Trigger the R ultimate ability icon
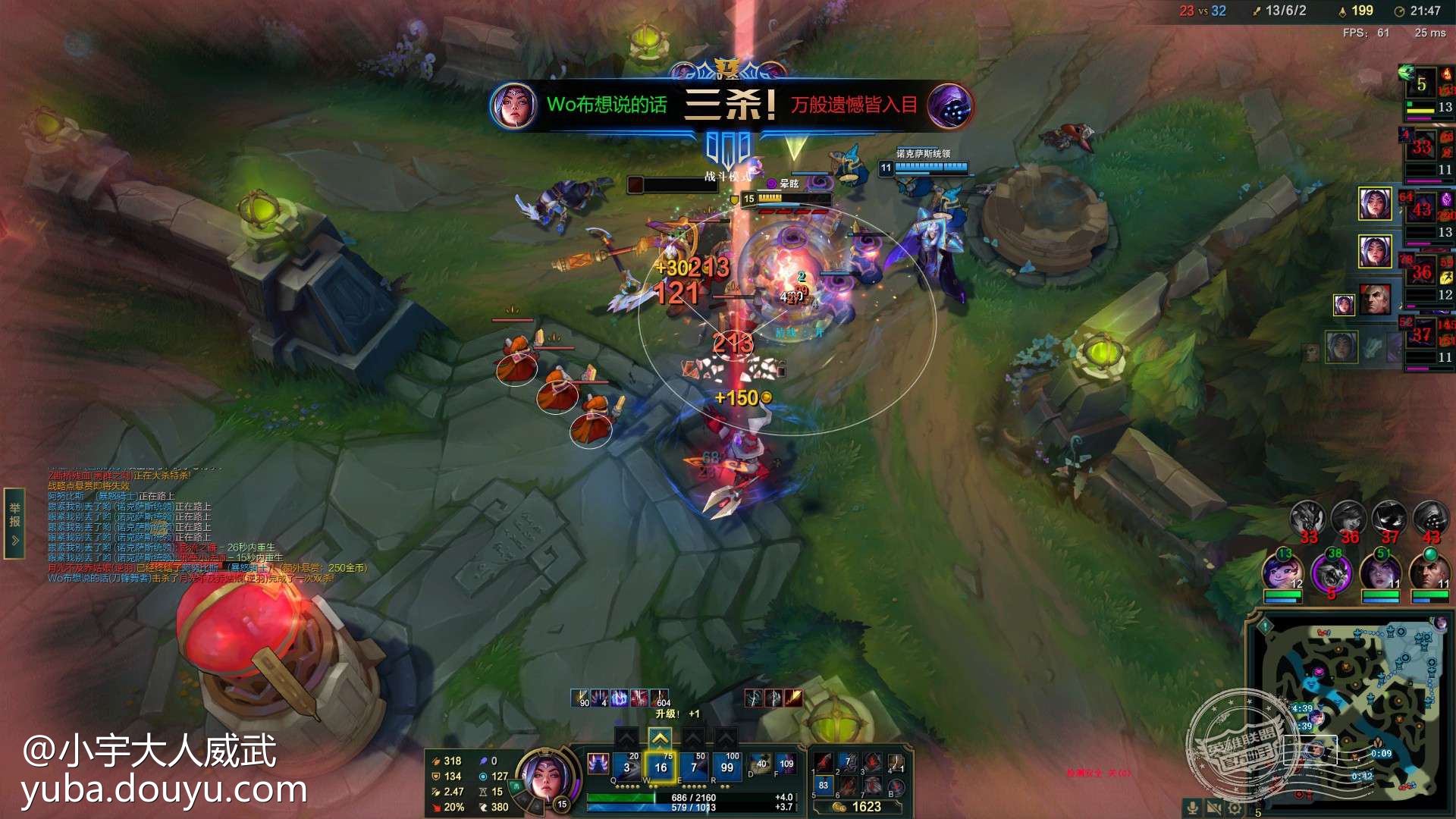The width and height of the screenshot is (1456, 819). click(x=726, y=767)
